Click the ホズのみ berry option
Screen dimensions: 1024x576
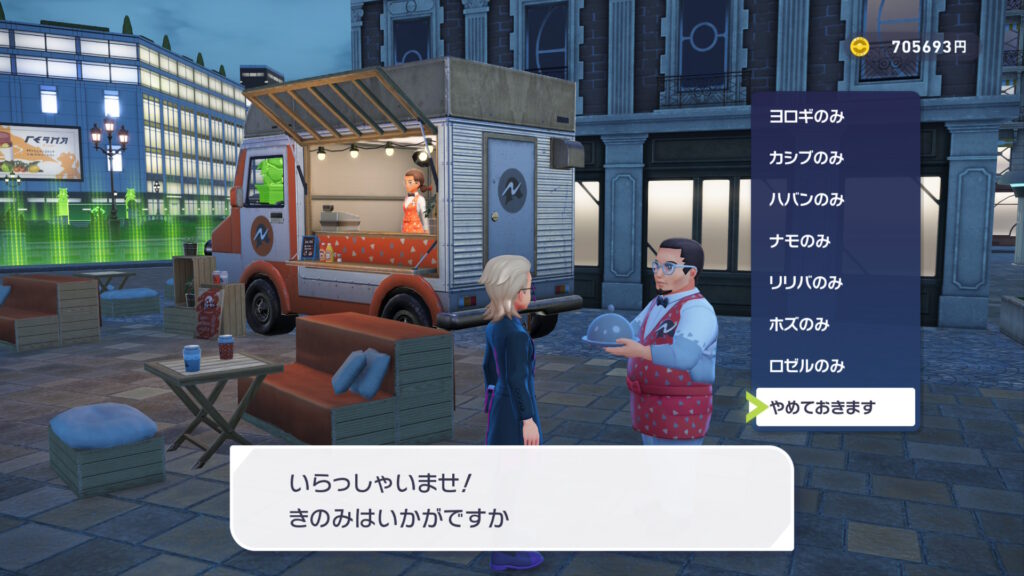pyautogui.click(x=835, y=324)
